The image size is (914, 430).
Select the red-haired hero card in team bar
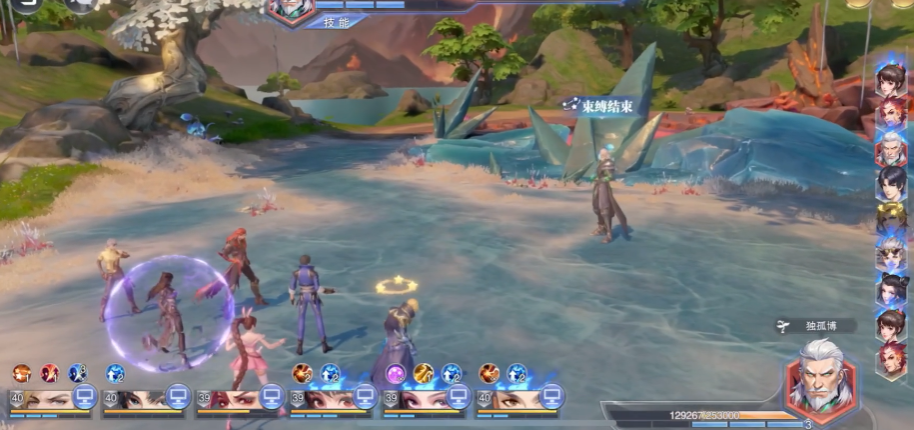234,398
